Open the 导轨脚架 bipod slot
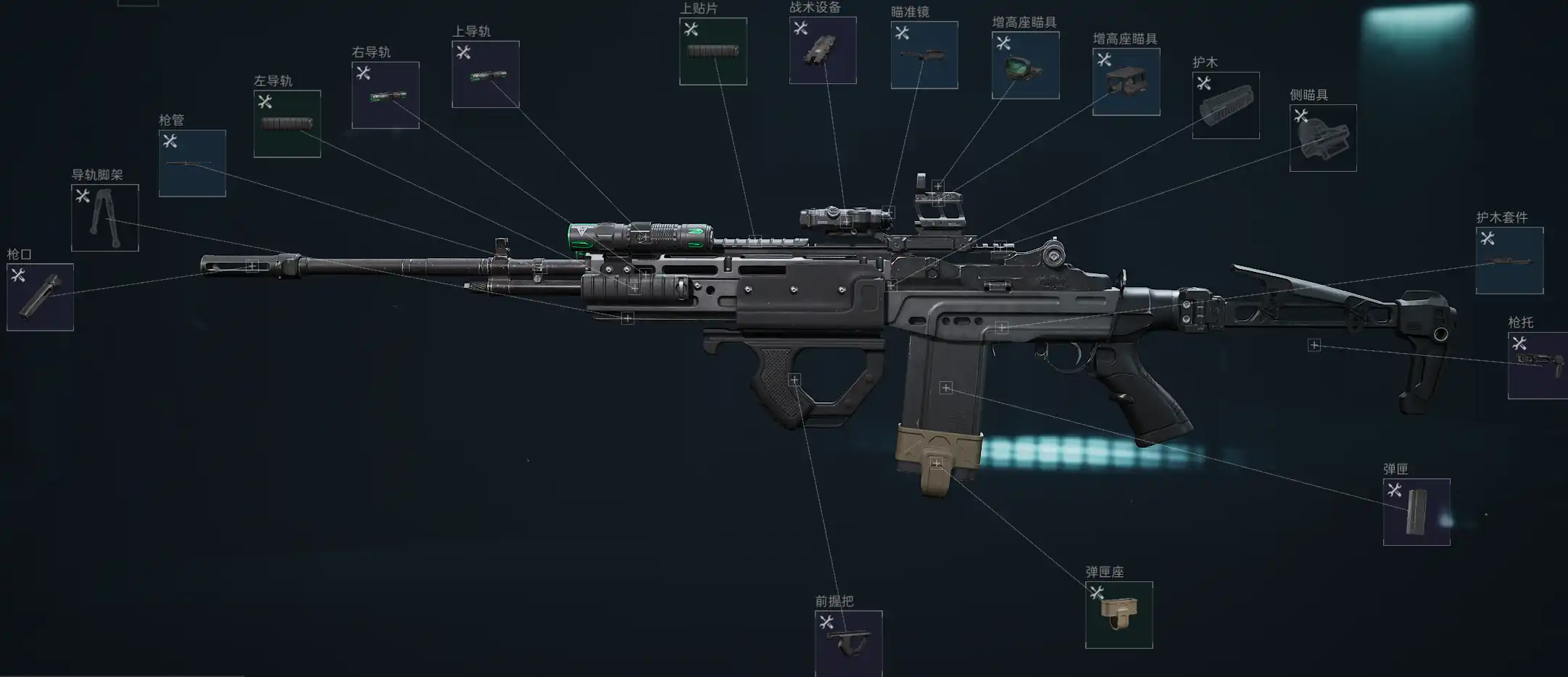 pyautogui.click(x=104, y=217)
